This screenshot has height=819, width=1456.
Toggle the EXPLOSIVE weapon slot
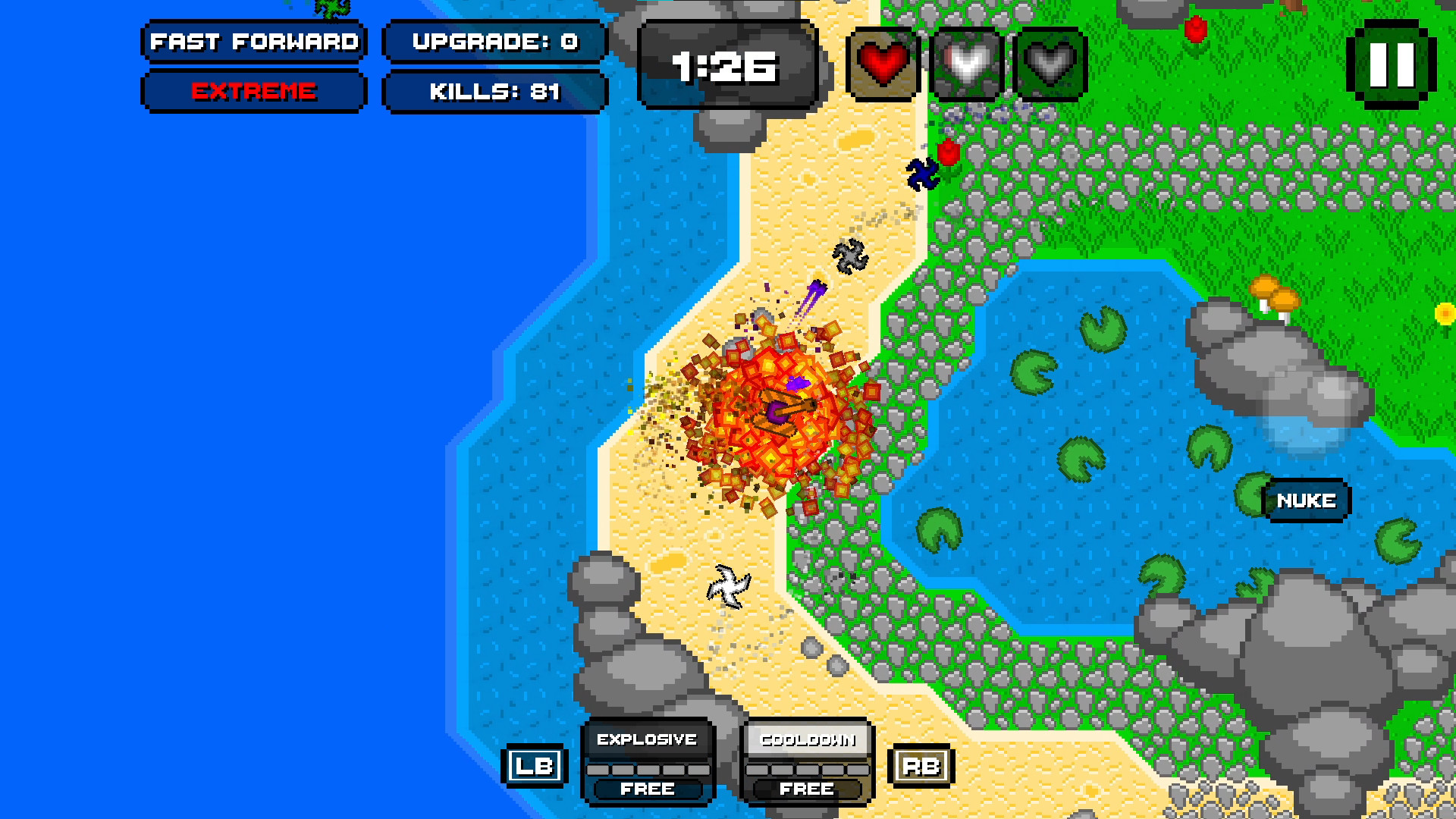647,738
